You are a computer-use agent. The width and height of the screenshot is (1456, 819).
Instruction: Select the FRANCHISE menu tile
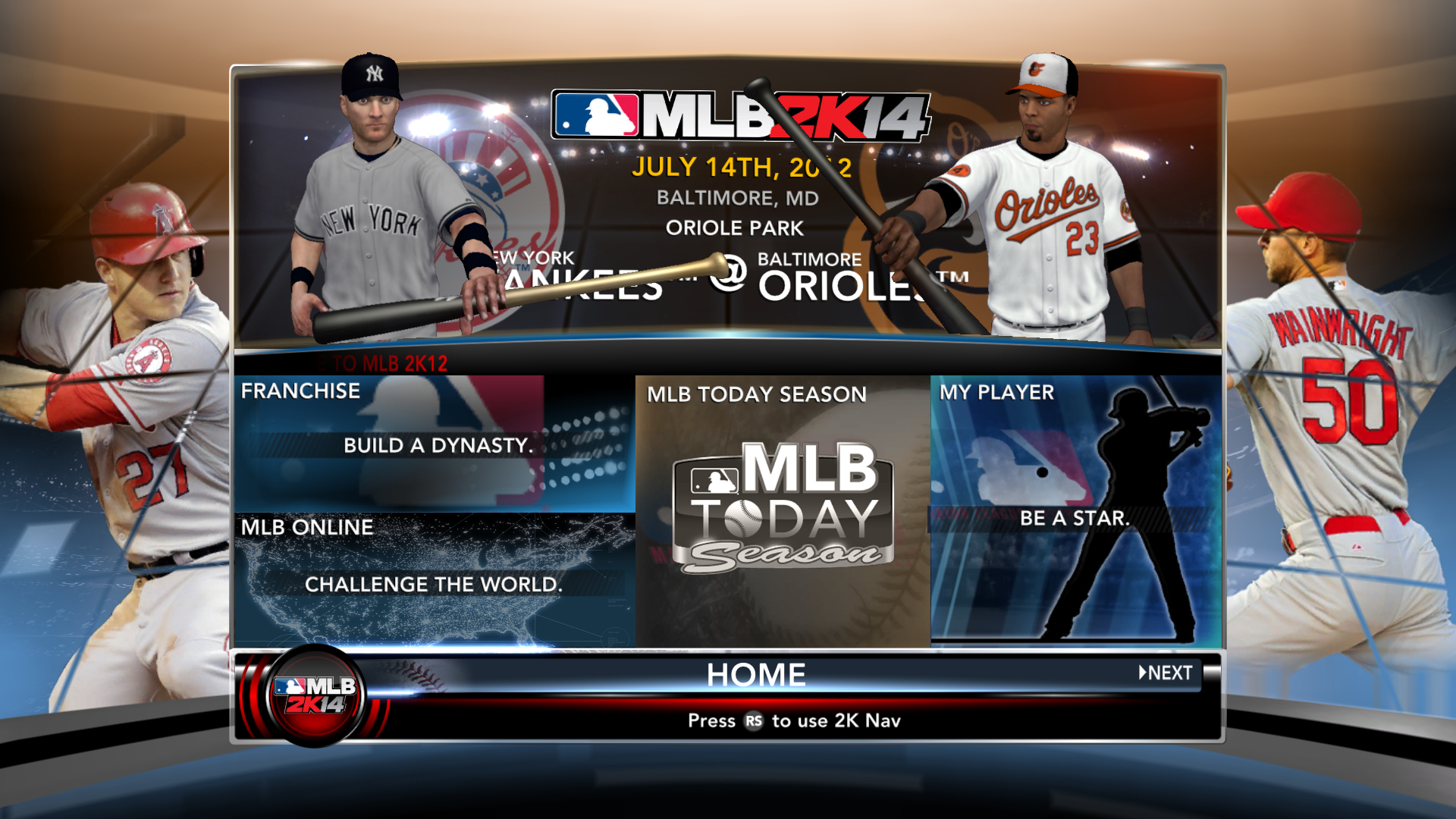pos(432,440)
